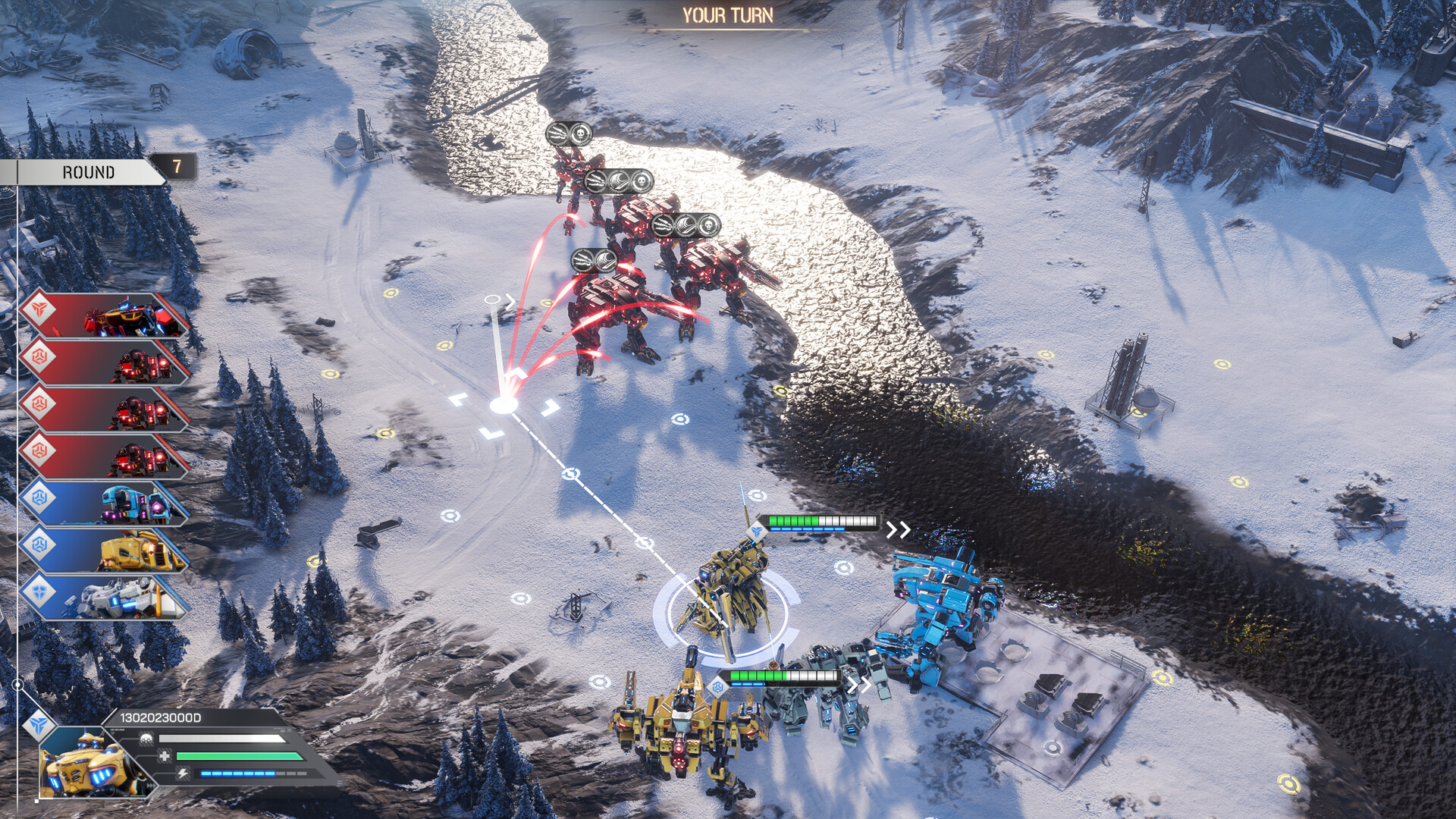
Task: Select the cross health icon in the unit stats panel
Action: (x=165, y=756)
